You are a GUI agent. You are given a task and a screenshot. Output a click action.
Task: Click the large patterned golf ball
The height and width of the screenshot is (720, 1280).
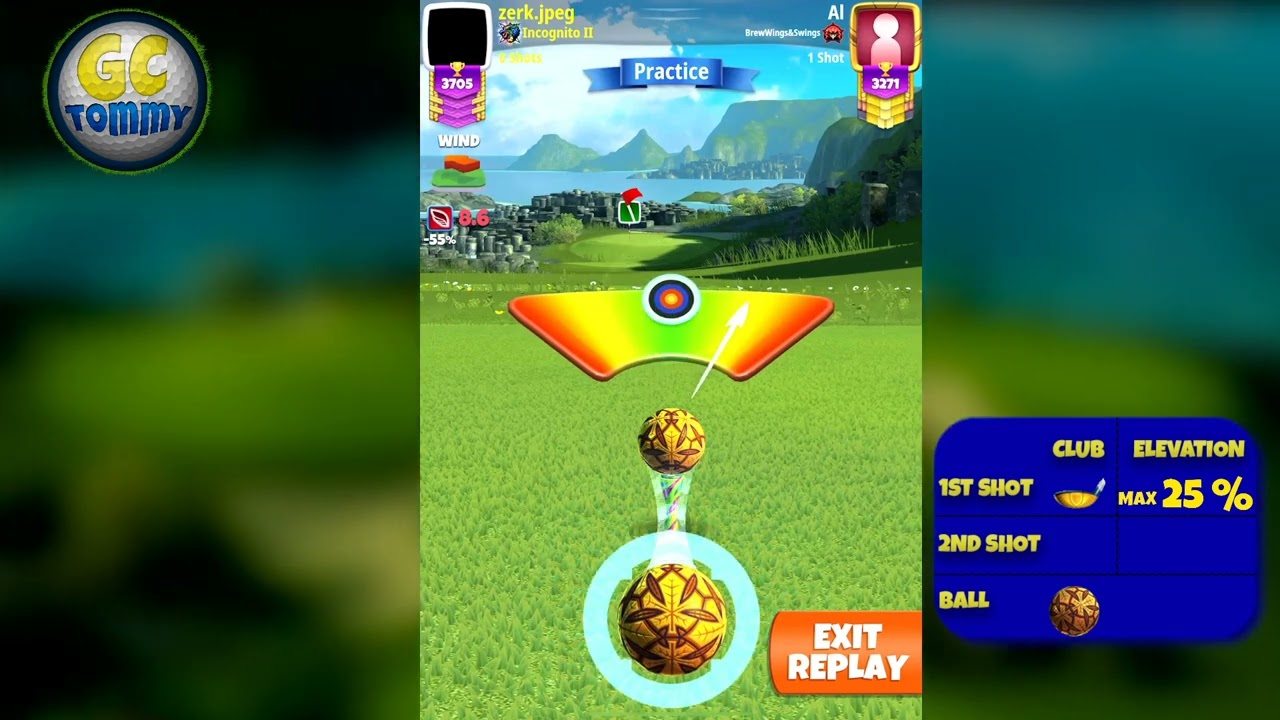tap(672, 618)
